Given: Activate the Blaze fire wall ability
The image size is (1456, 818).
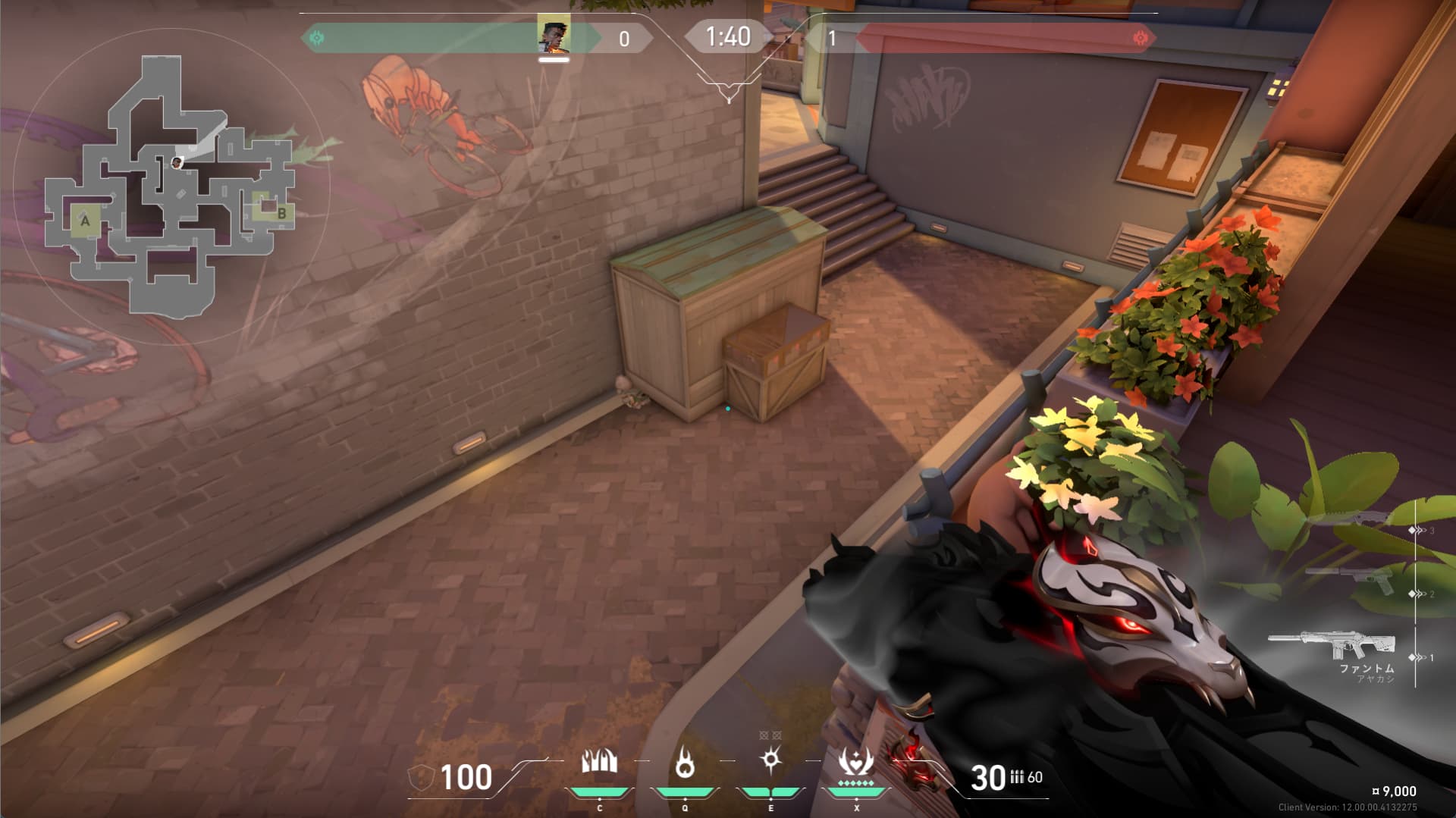Looking at the screenshot, I should click(599, 763).
